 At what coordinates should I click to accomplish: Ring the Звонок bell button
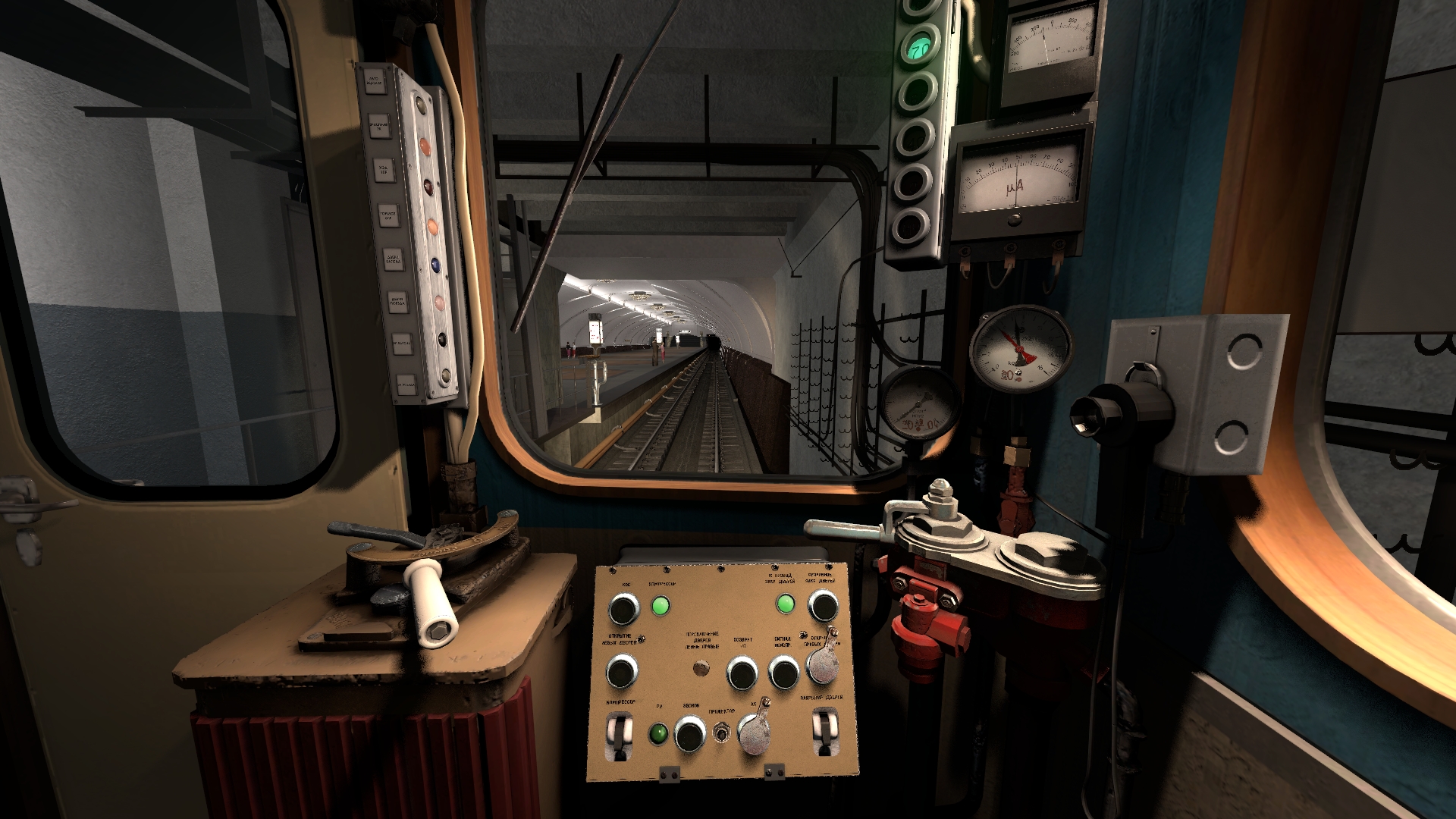[x=689, y=735]
